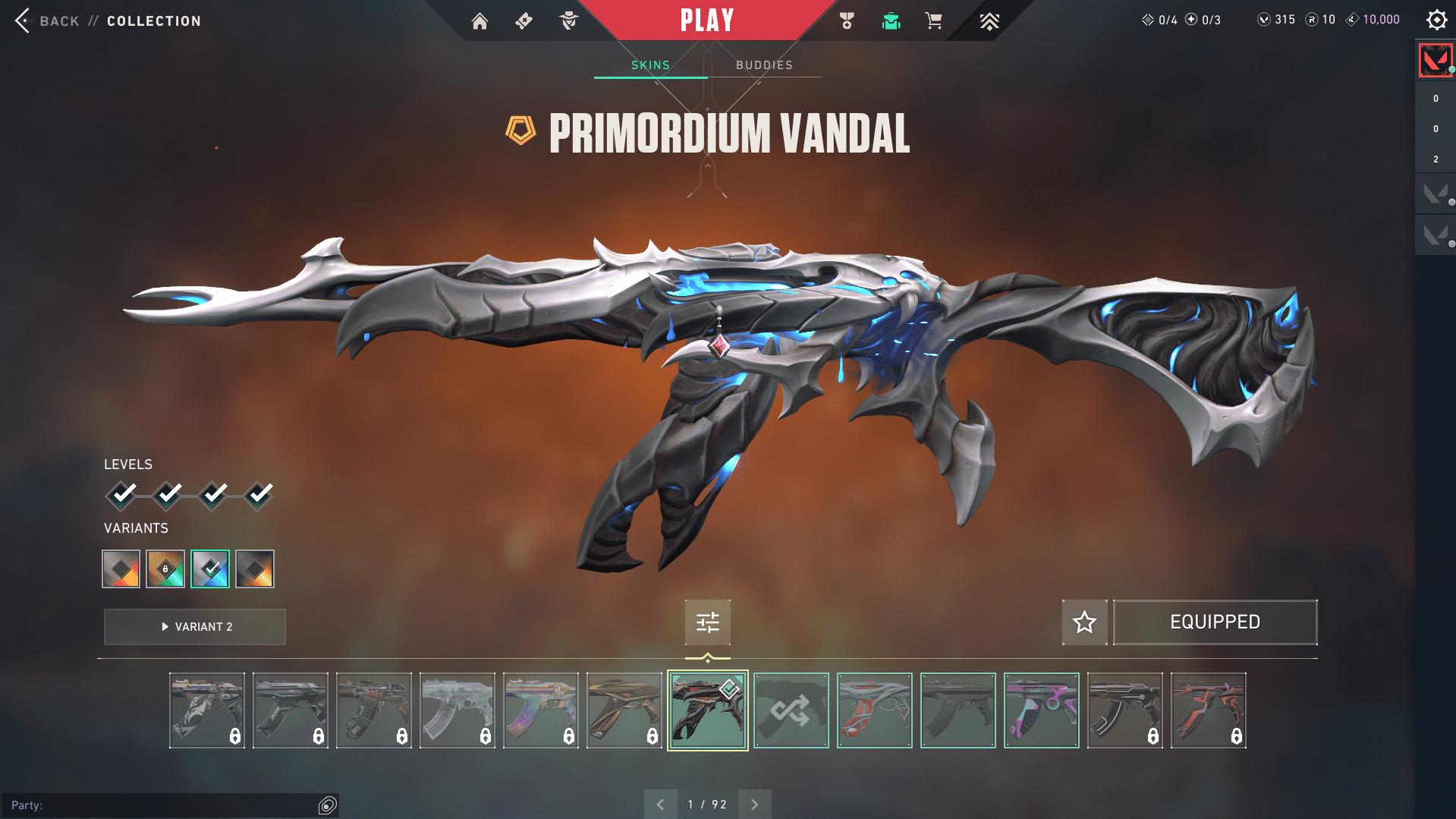Select the random shuffle skin thumbnail
Image resolution: width=1456 pixels, height=819 pixels.
(x=791, y=710)
